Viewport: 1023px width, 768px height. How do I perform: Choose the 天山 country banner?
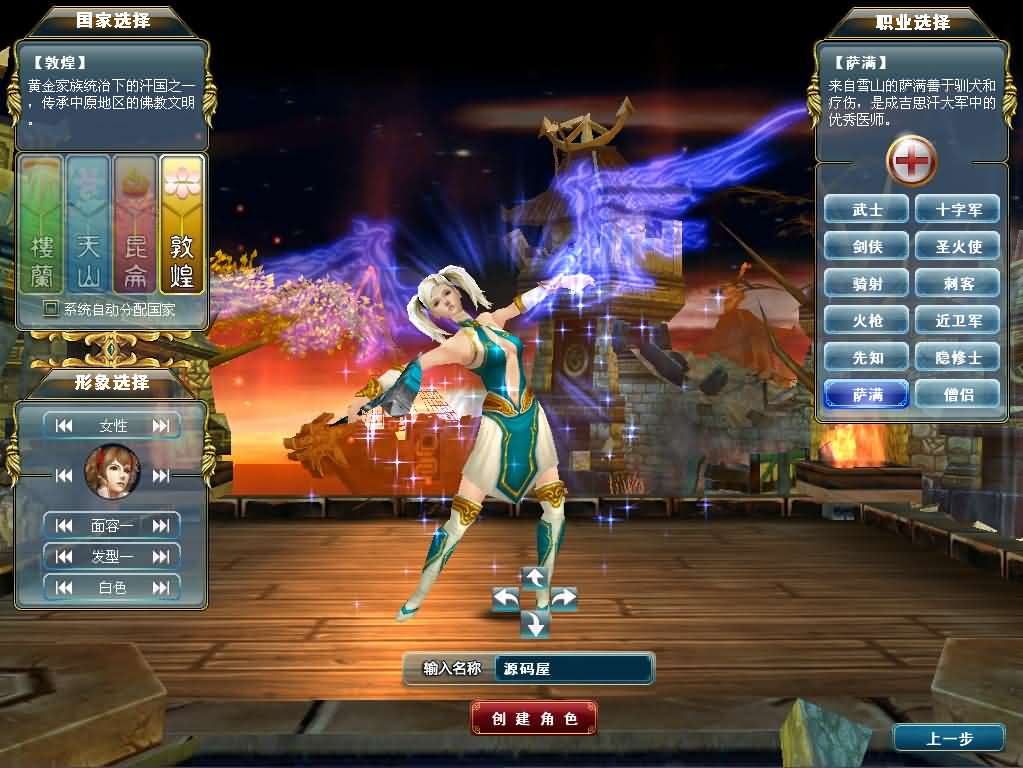pyautogui.click(x=88, y=224)
